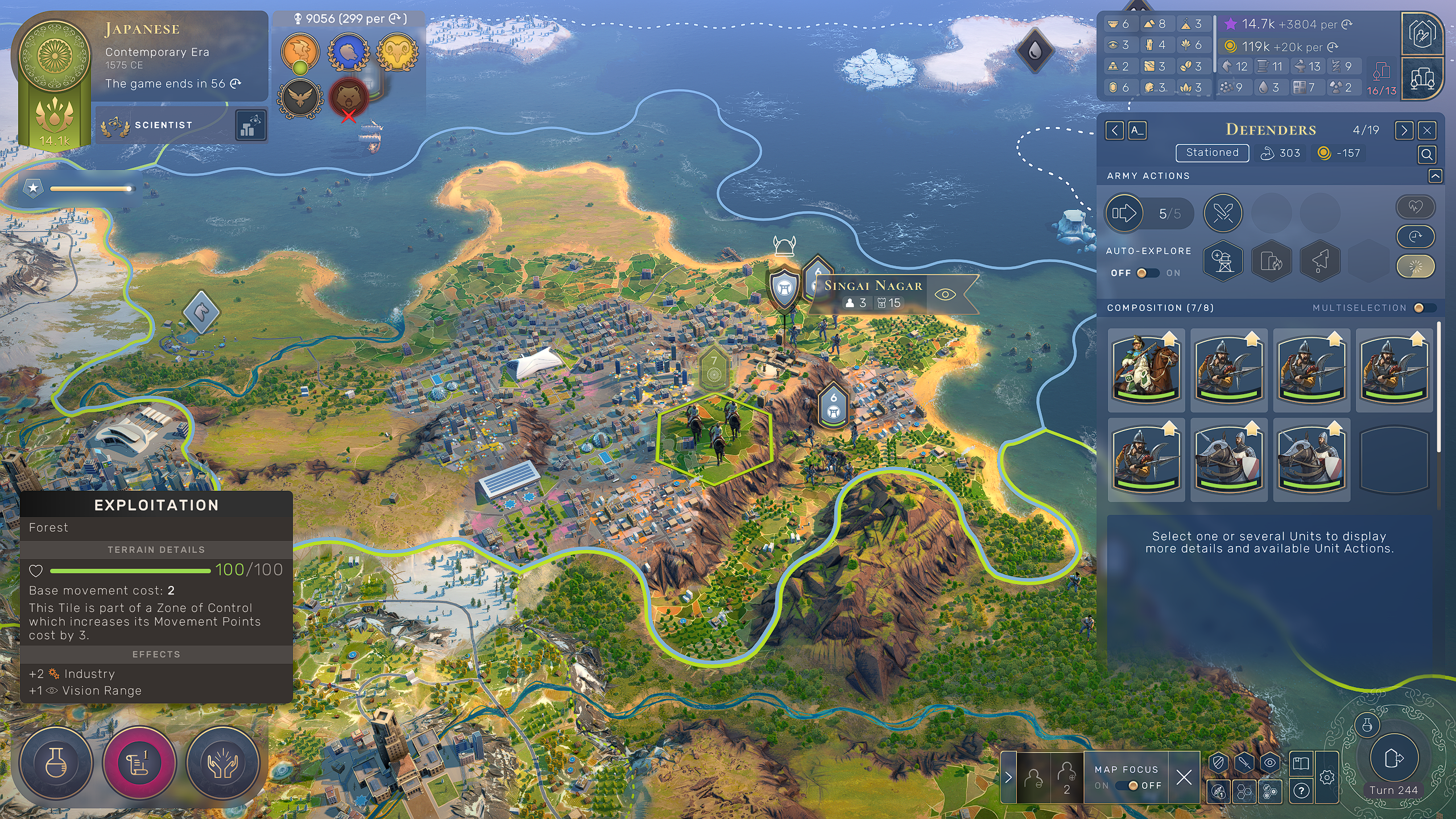The height and width of the screenshot is (819, 1456).
Task: Open the pink civics scroll notification
Action: click(139, 763)
